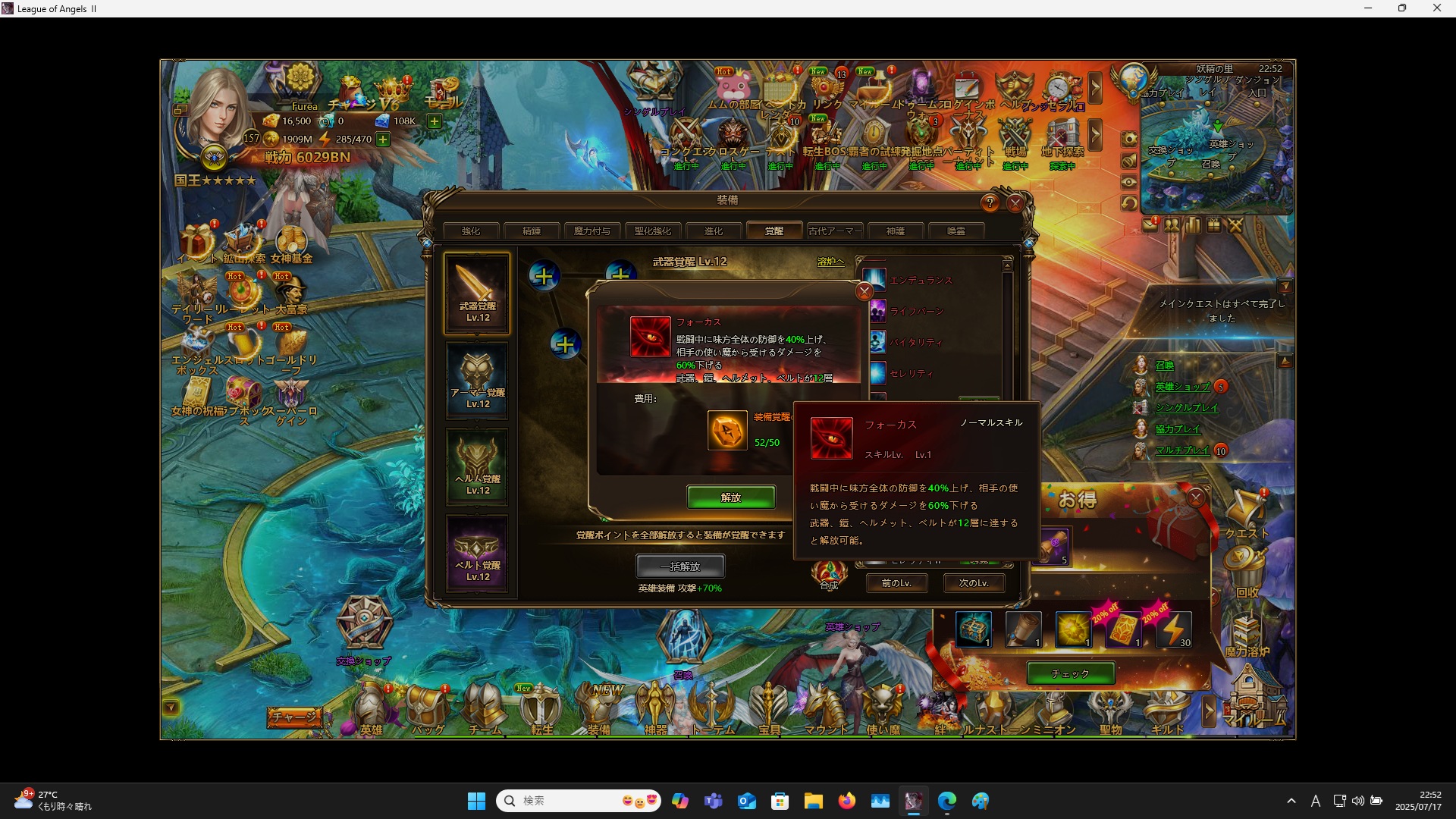The height and width of the screenshot is (819, 1456).
Task: Close the フォーカス skill popup
Action: [x=864, y=292]
